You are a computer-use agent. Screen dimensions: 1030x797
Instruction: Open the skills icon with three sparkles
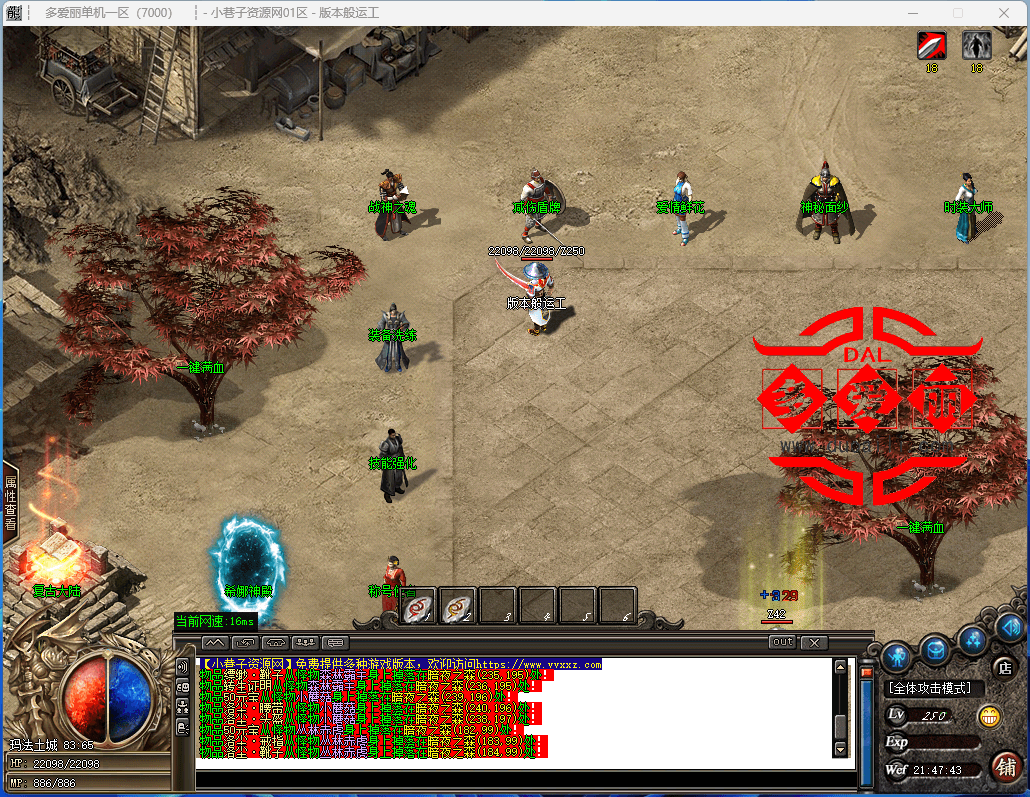[x=972, y=637]
